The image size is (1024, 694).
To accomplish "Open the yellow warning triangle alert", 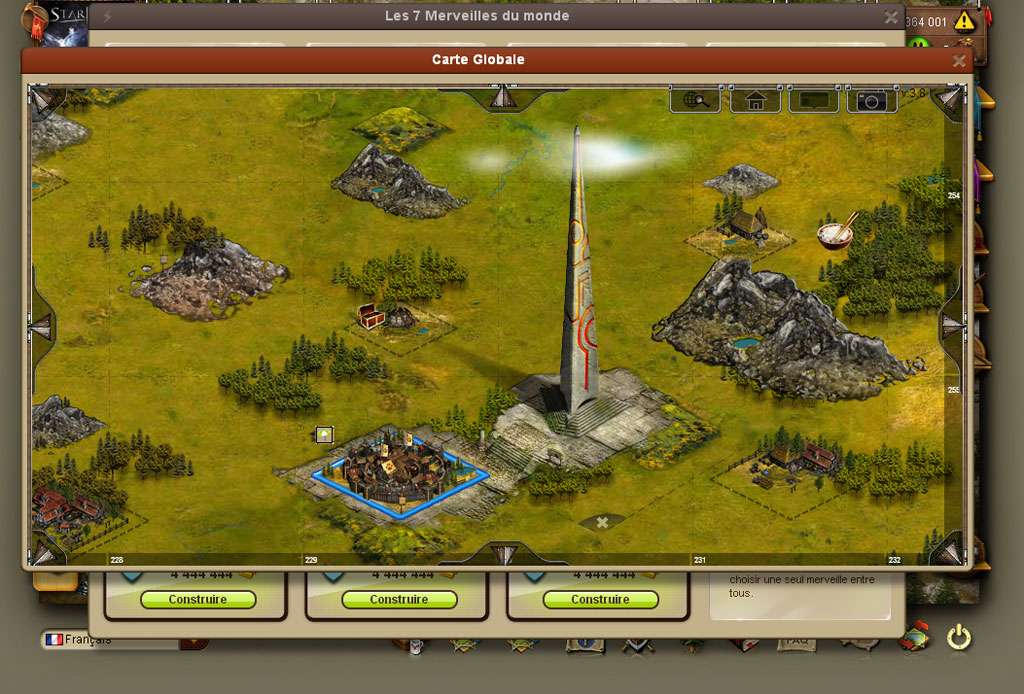I will click(964, 21).
